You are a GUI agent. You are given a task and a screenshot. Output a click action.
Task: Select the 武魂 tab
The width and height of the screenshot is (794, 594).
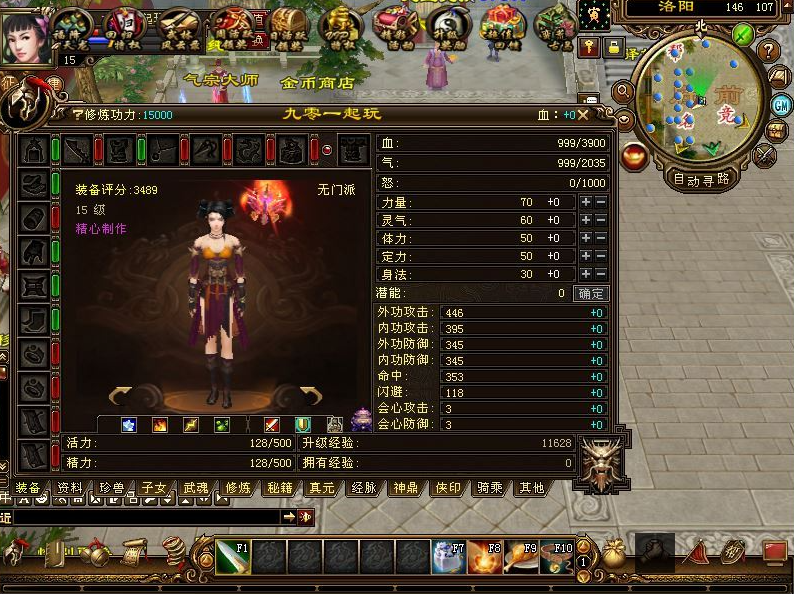coord(196,488)
